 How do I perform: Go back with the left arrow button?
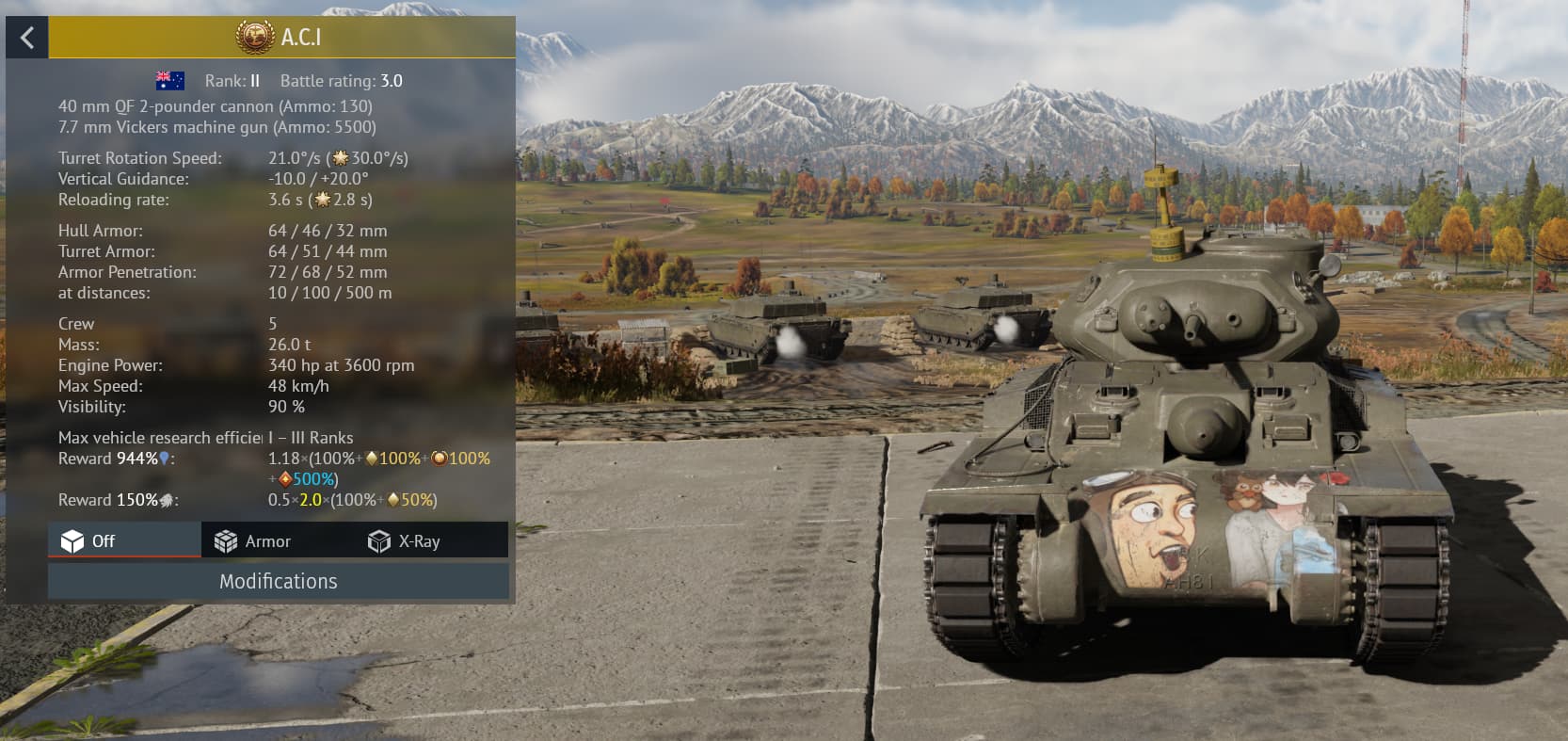pyautogui.click(x=27, y=38)
